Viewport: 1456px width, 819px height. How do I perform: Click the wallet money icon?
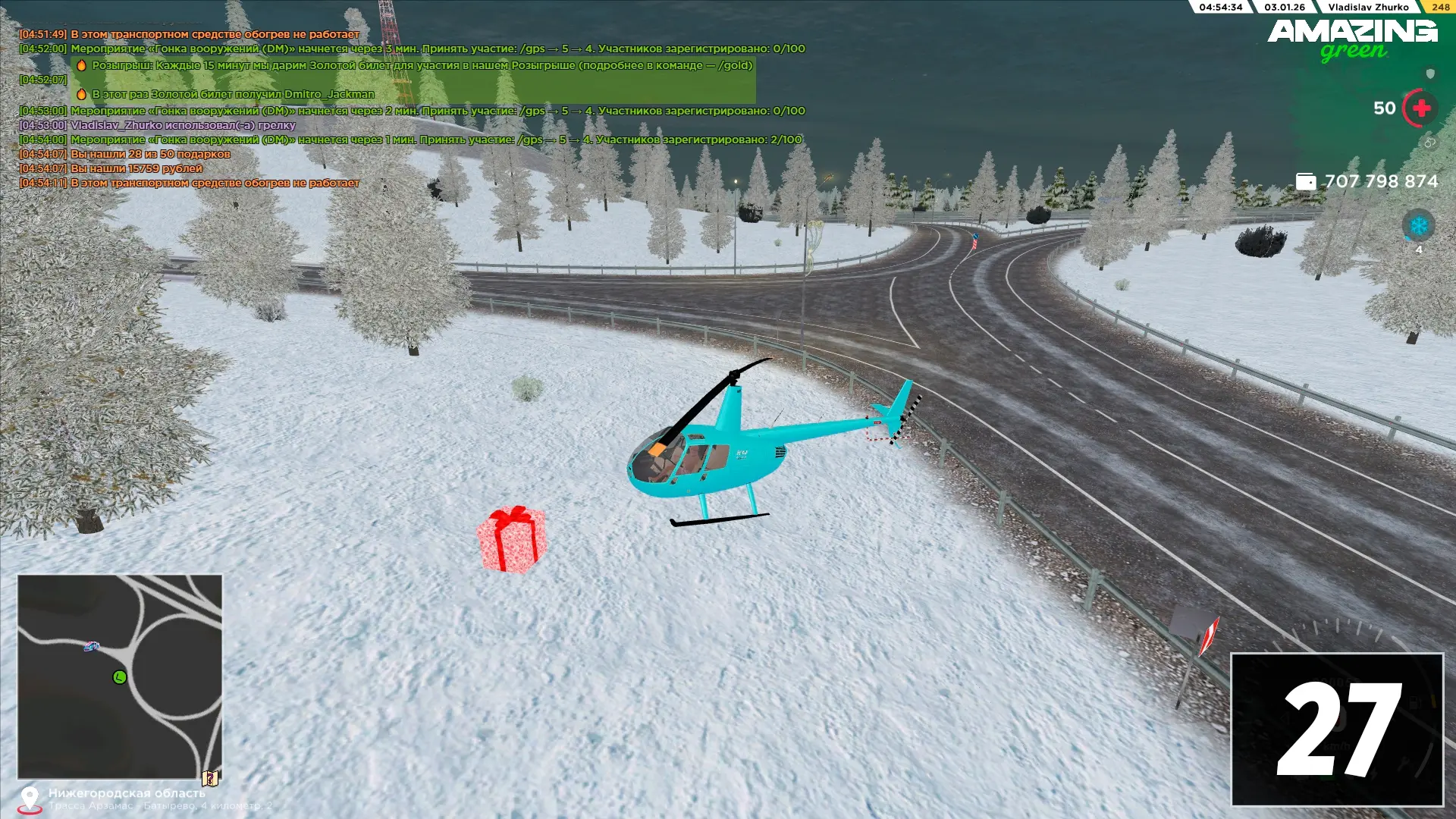pyautogui.click(x=1306, y=181)
